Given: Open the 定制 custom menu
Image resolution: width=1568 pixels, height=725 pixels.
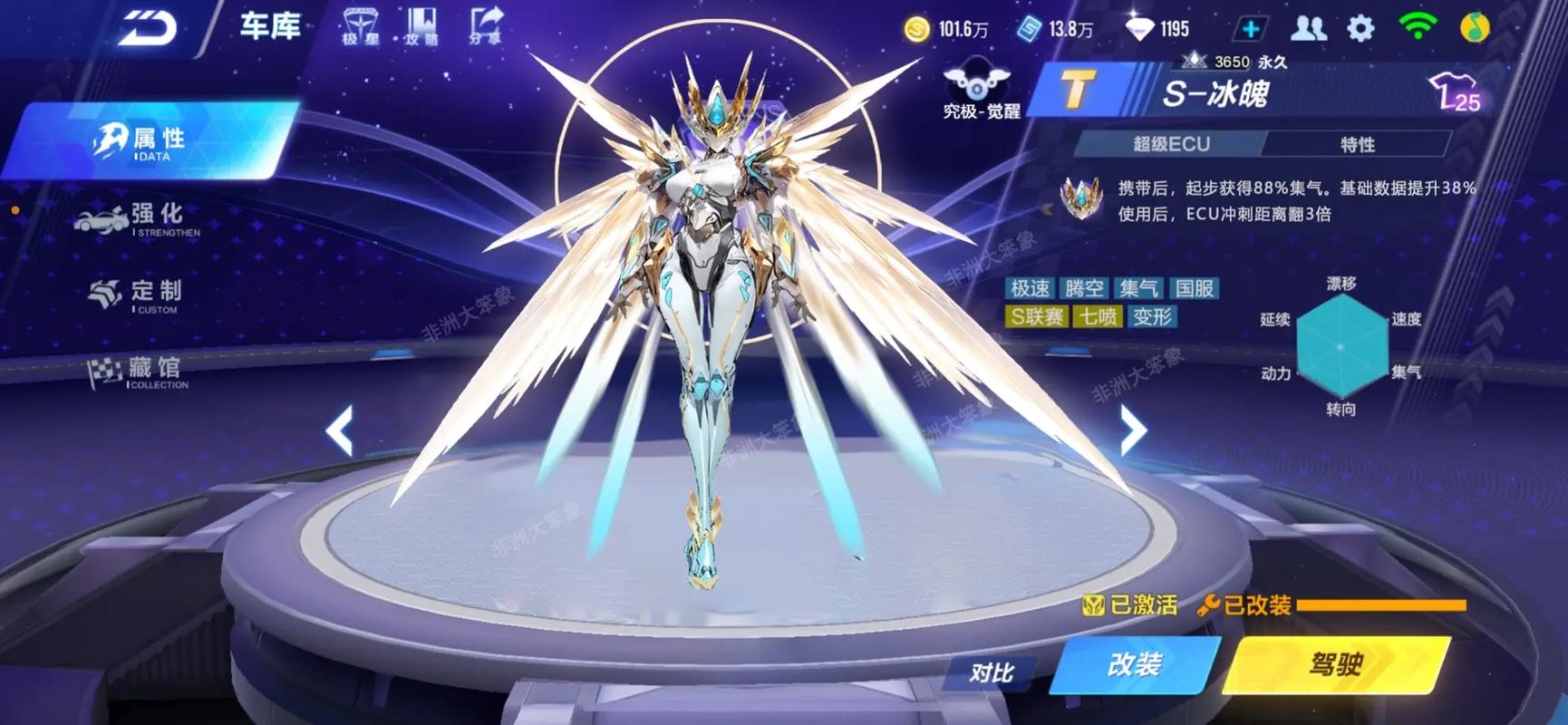Looking at the screenshot, I should [145, 295].
